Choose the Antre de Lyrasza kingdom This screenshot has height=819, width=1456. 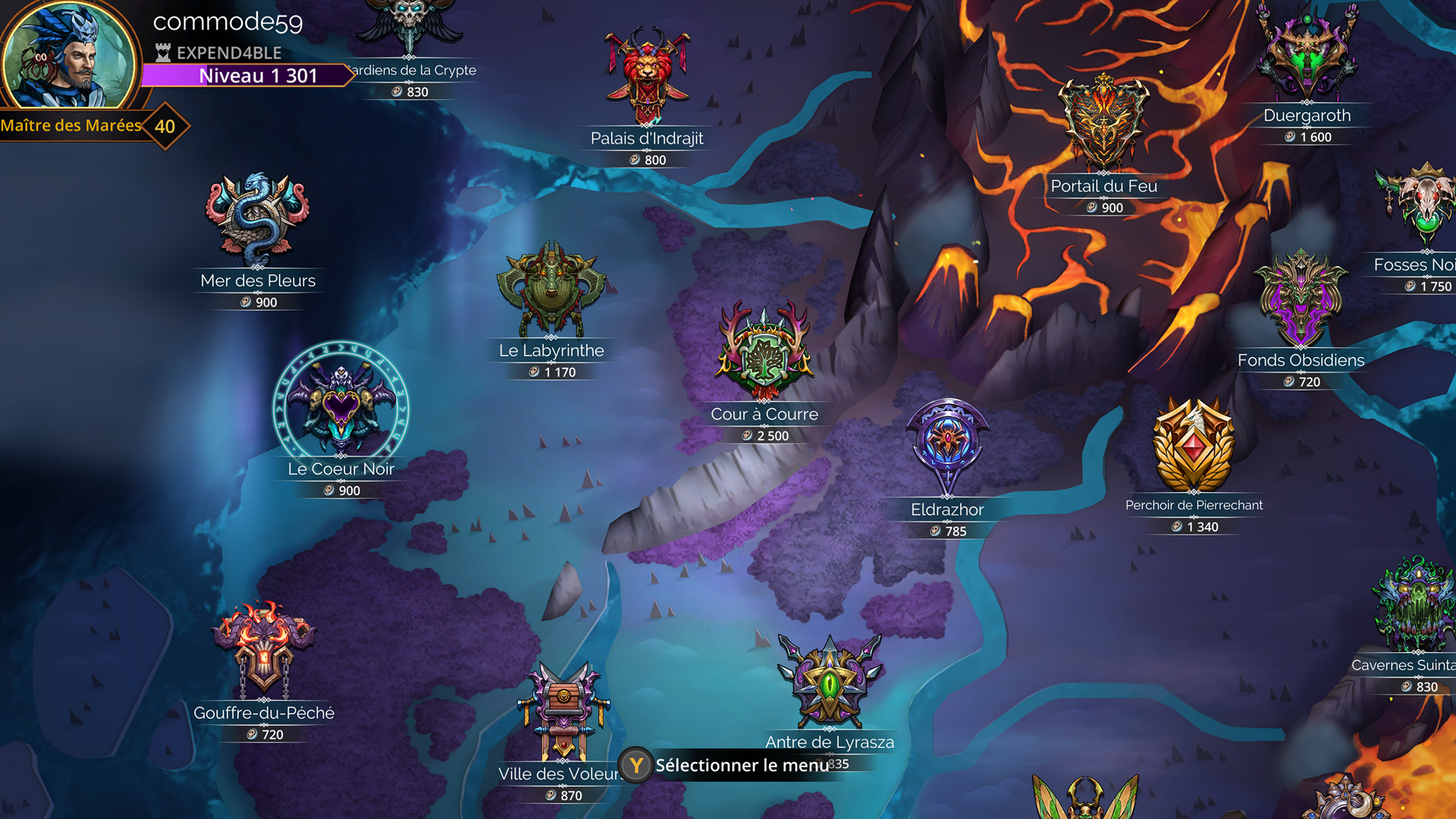tap(830, 681)
